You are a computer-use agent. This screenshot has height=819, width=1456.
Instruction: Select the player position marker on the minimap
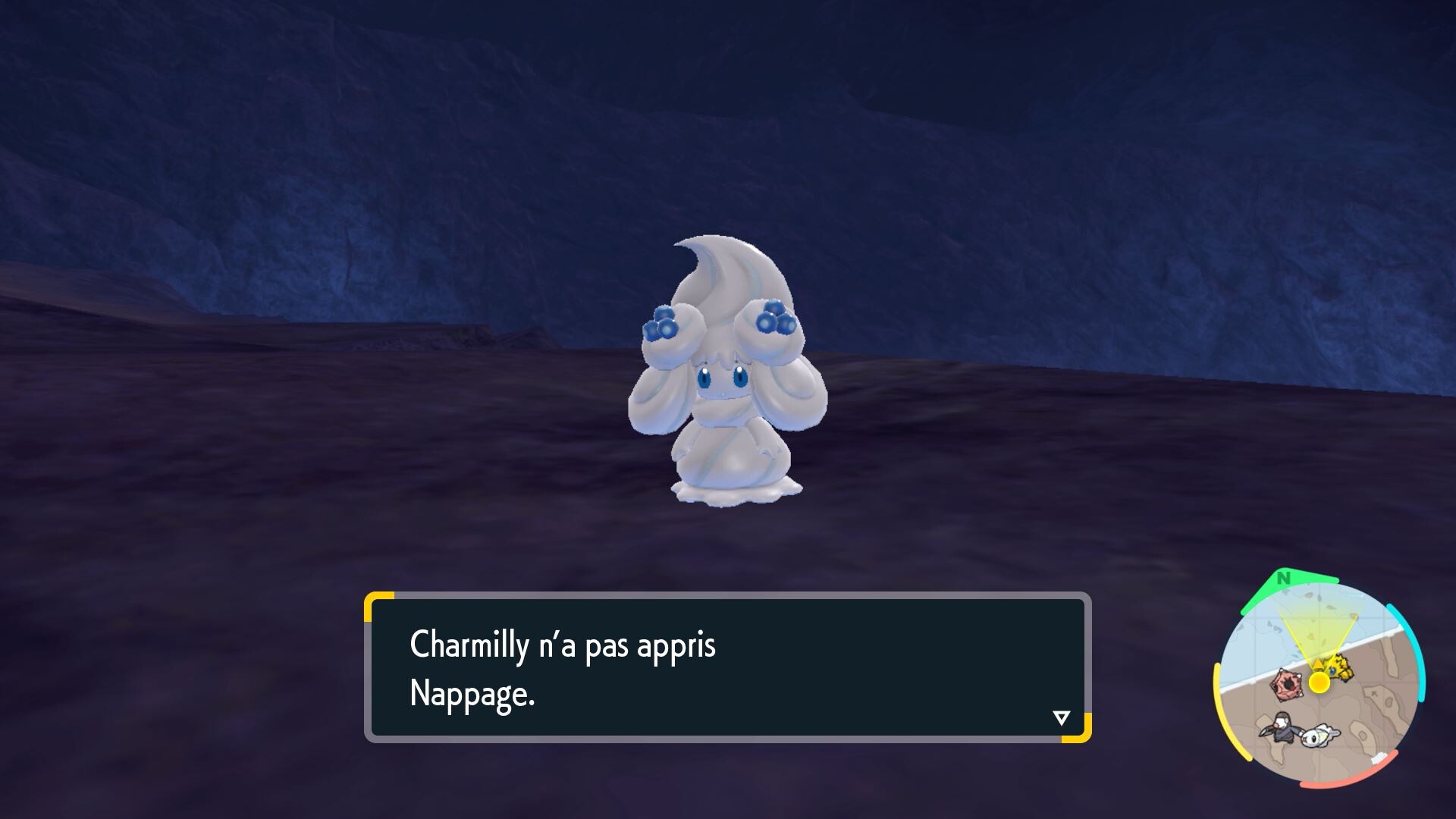pos(1318,682)
